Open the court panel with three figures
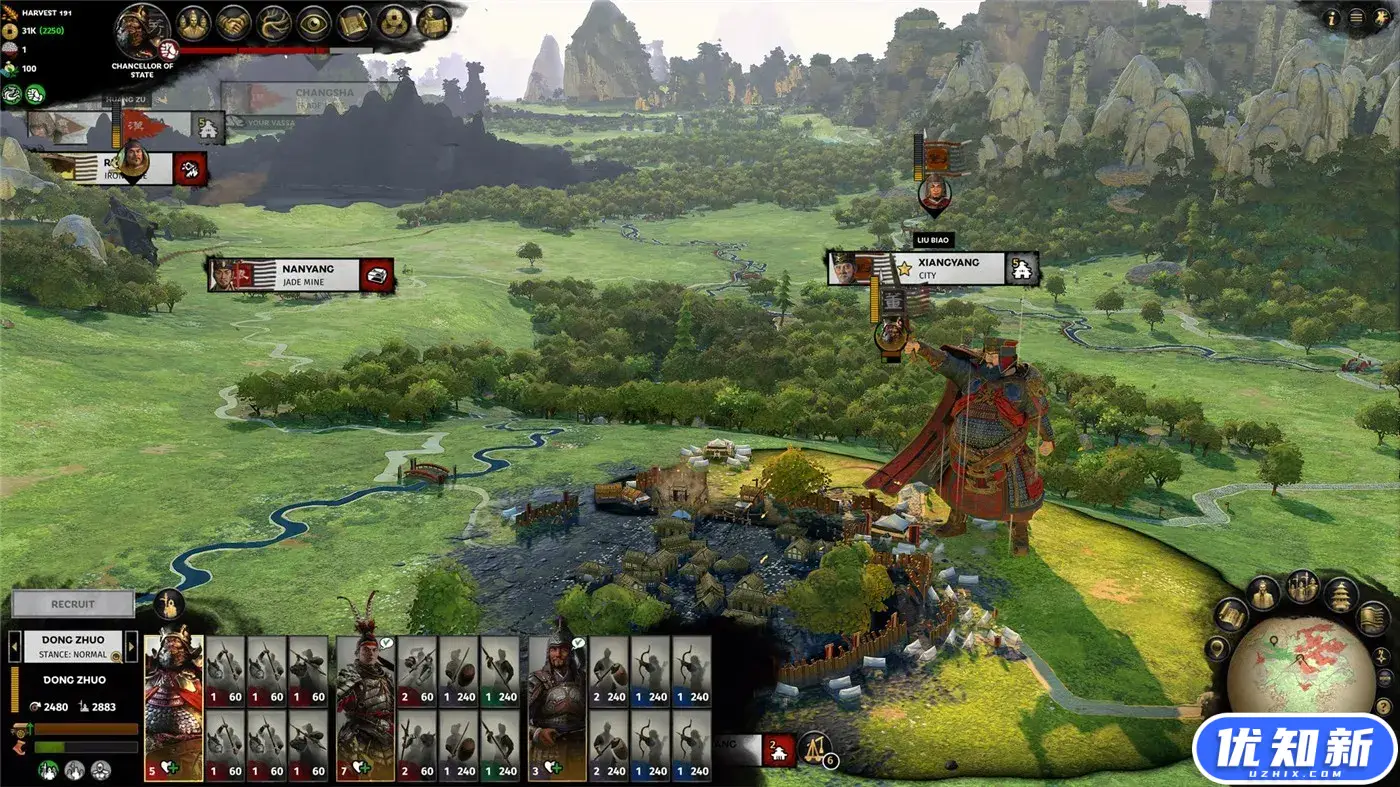Viewport: 1400px width, 787px height. click(x=193, y=23)
